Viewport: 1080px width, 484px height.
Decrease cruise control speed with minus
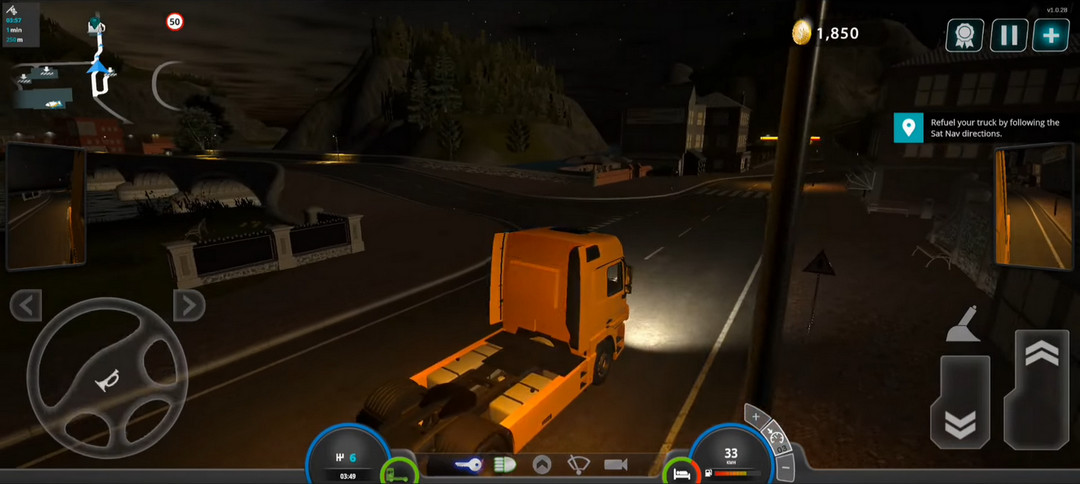click(786, 465)
